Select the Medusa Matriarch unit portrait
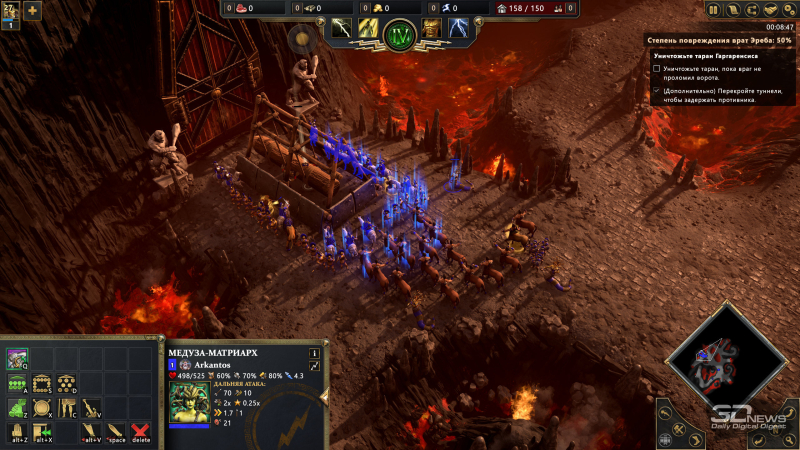Viewport: 800px width, 450px height. pyautogui.click(x=190, y=404)
